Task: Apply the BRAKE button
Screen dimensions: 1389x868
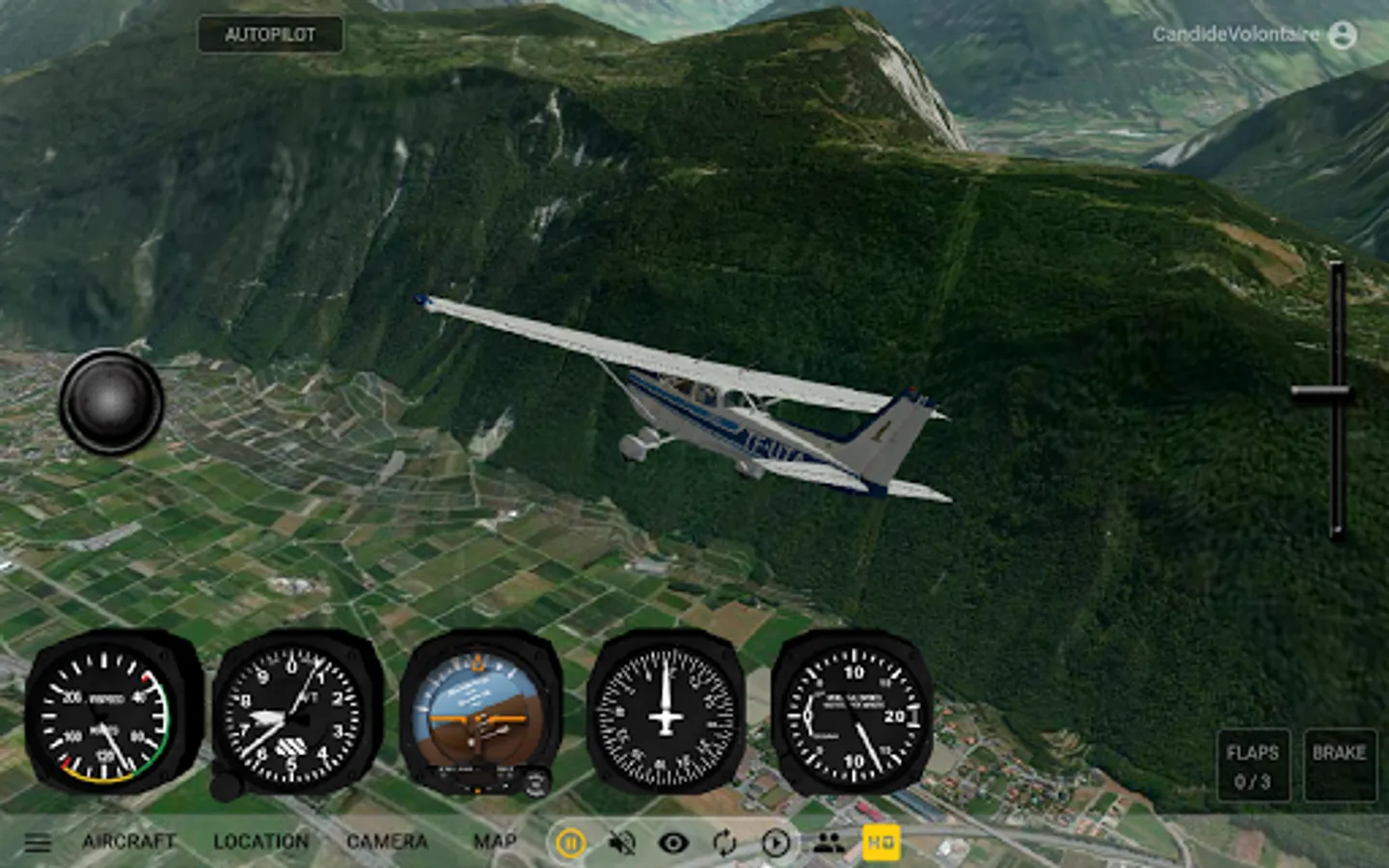Action: coord(1339,767)
